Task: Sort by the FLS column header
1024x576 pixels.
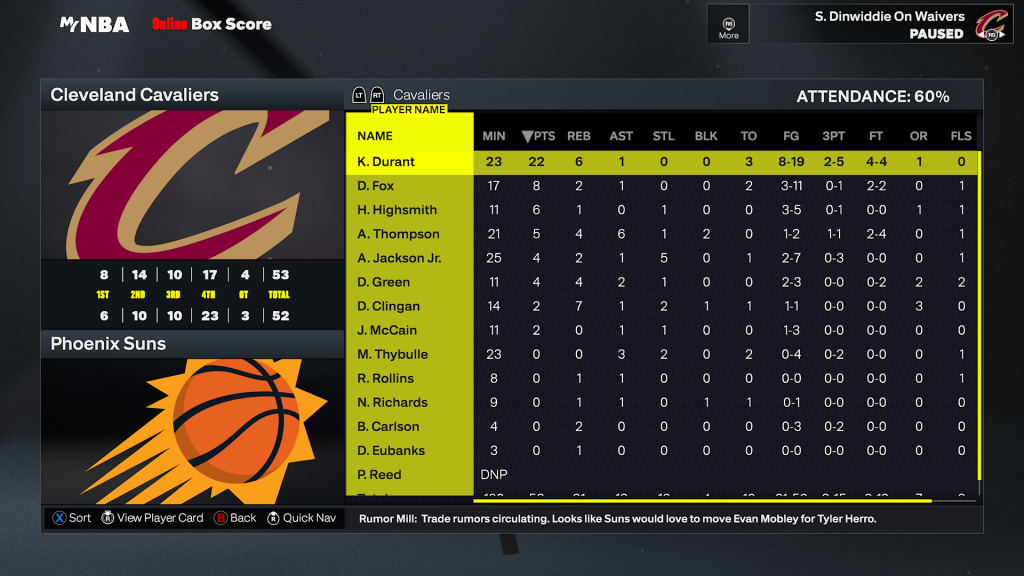Action: (961, 136)
